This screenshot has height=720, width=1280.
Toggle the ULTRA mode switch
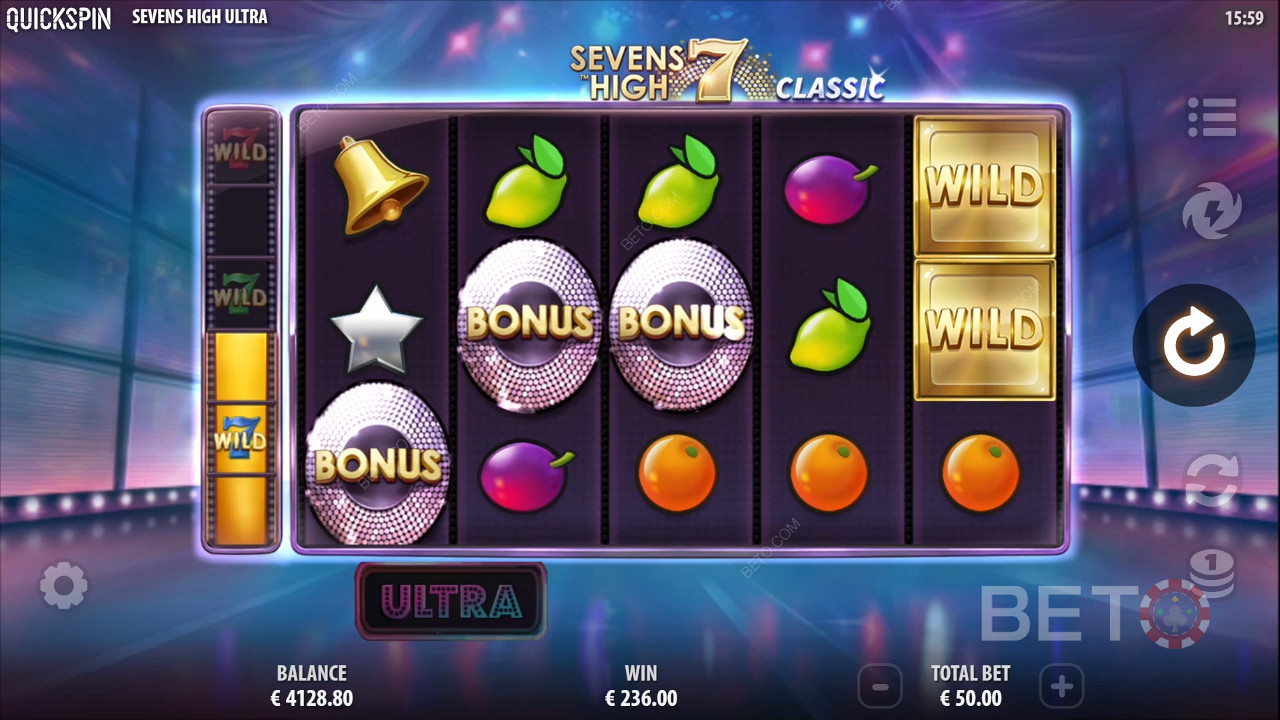point(450,600)
